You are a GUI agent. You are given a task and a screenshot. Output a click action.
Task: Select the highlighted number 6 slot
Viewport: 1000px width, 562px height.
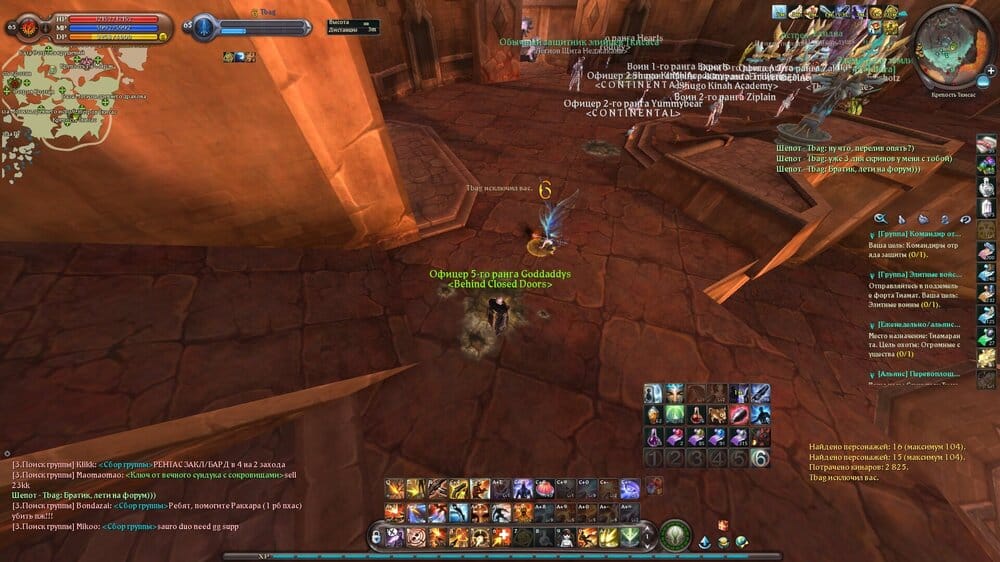(760, 458)
